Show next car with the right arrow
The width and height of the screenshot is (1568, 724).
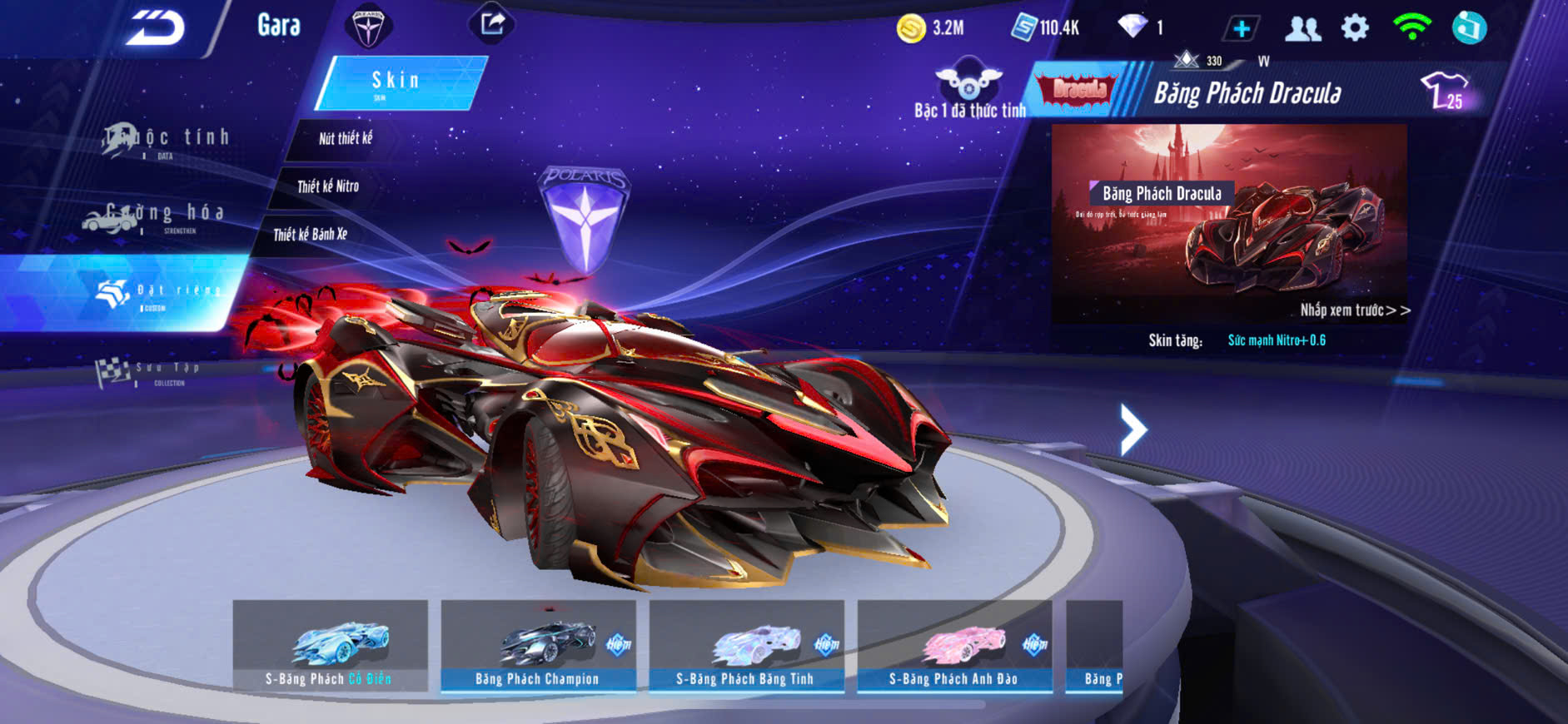click(1132, 429)
